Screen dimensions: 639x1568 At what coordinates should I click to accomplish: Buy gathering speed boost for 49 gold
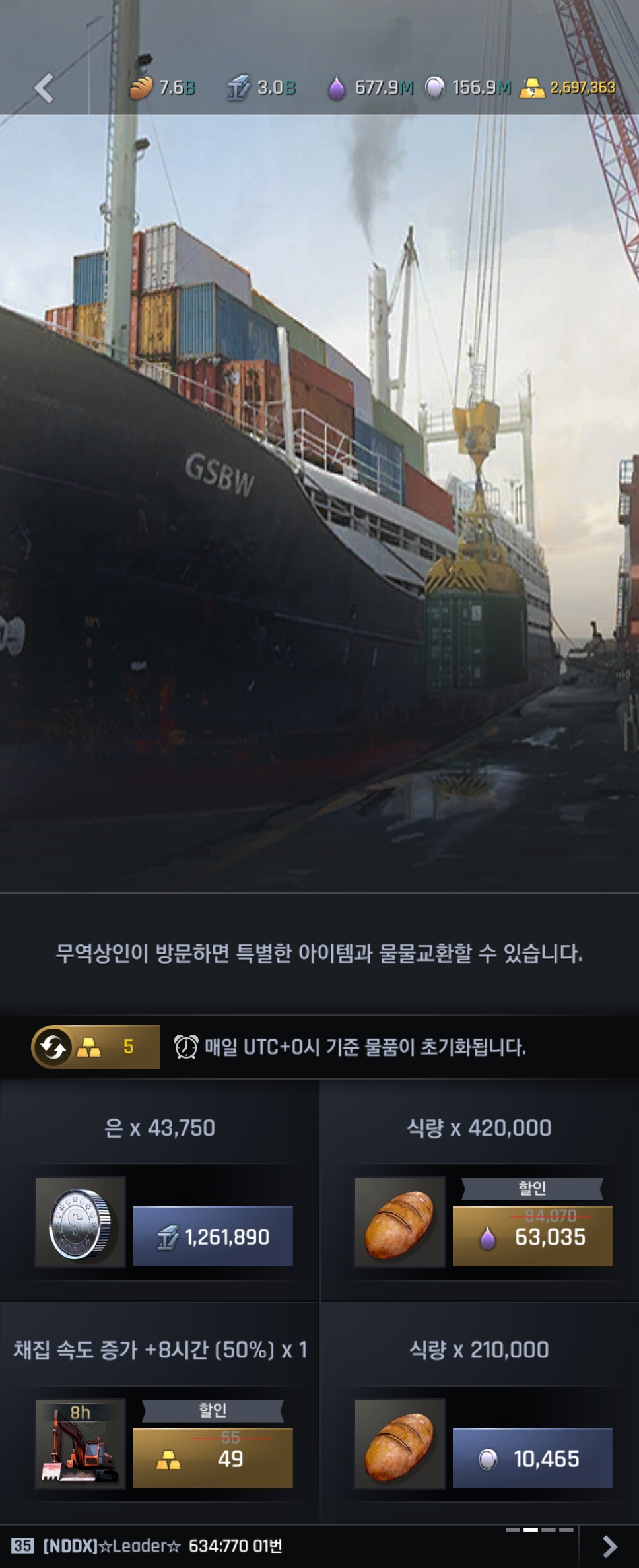(213, 1458)
